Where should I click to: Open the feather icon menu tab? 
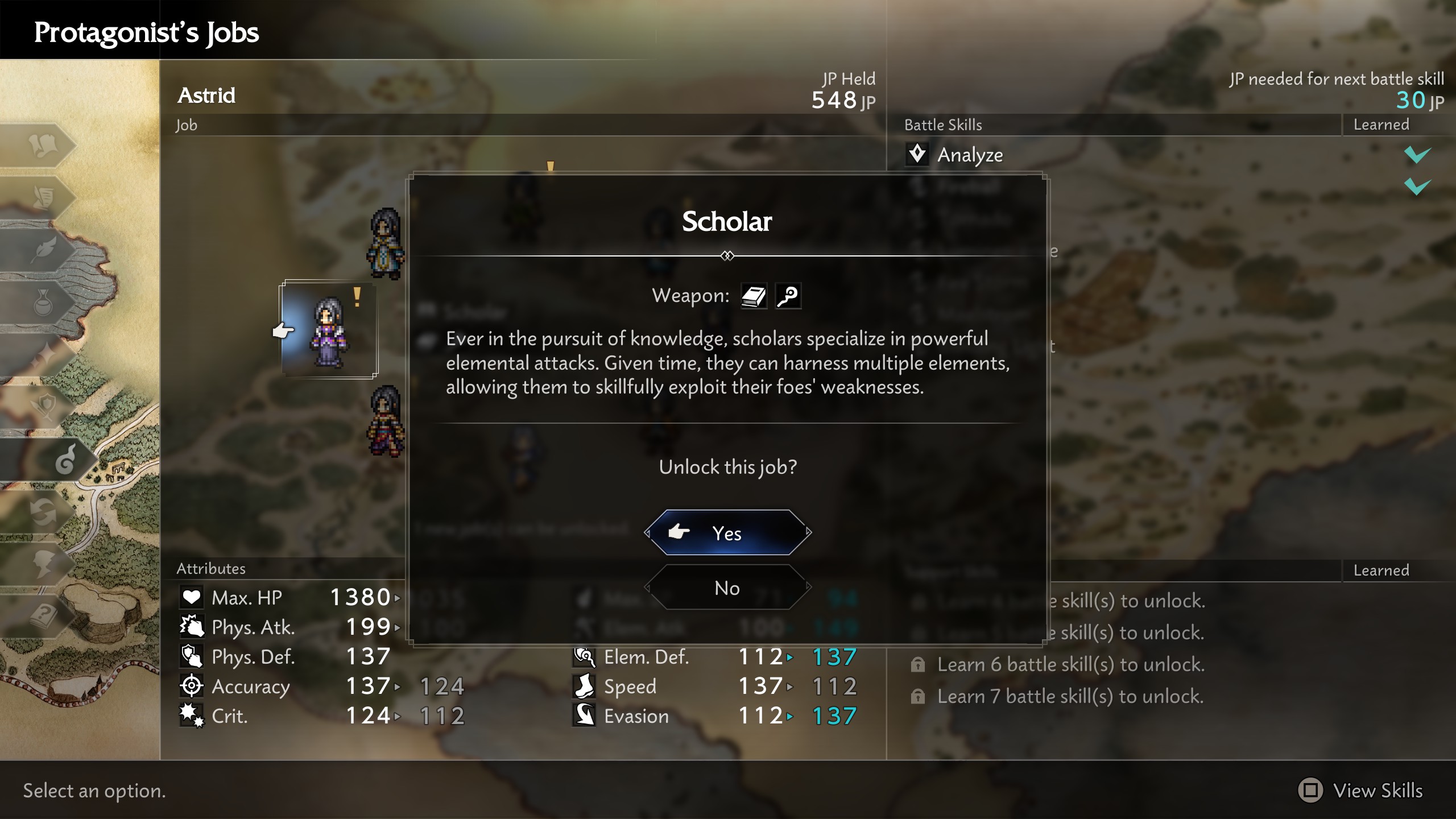click(x=43, y=250)
